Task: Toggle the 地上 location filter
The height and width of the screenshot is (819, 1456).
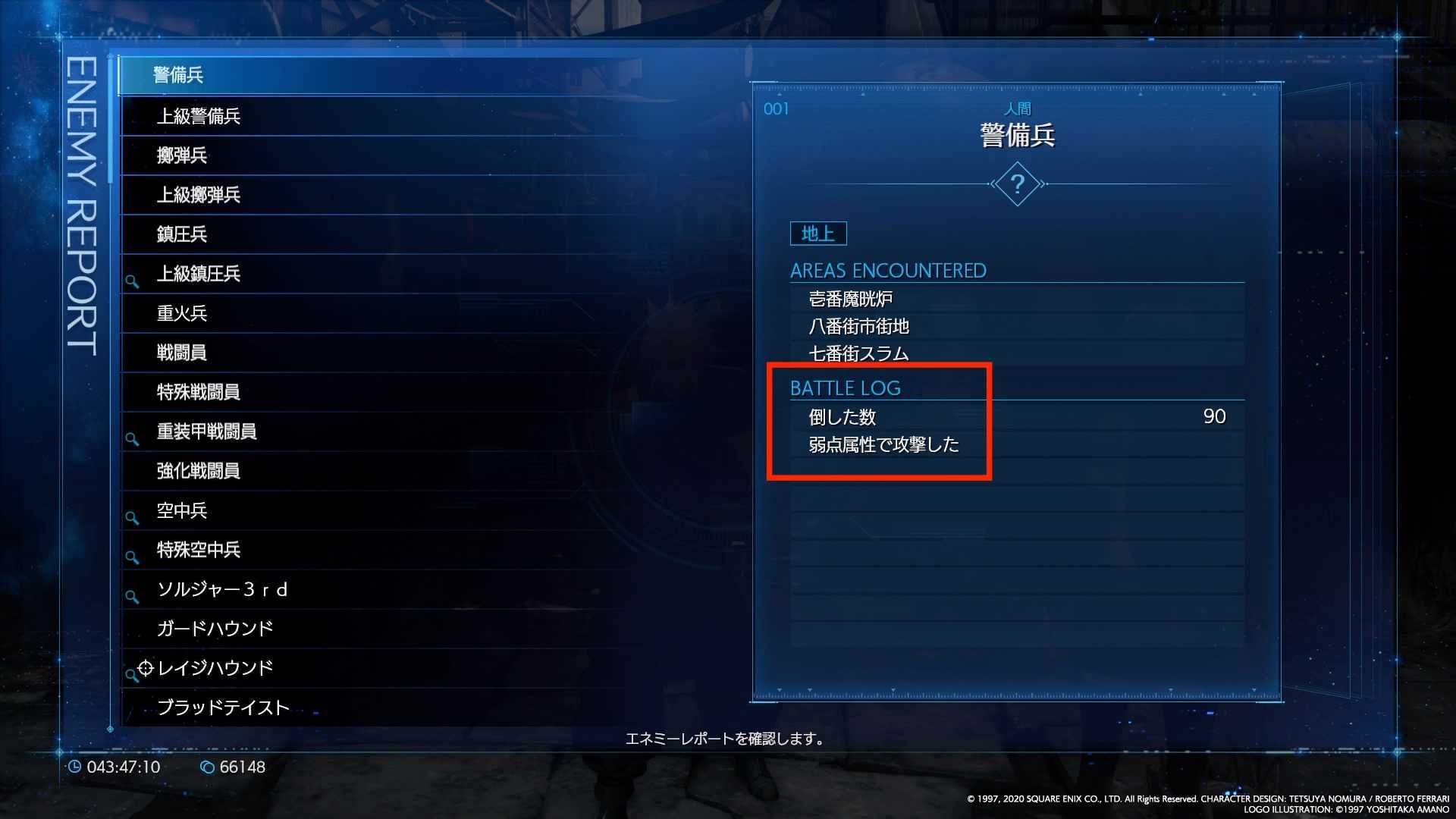Action: click(817, 234)
